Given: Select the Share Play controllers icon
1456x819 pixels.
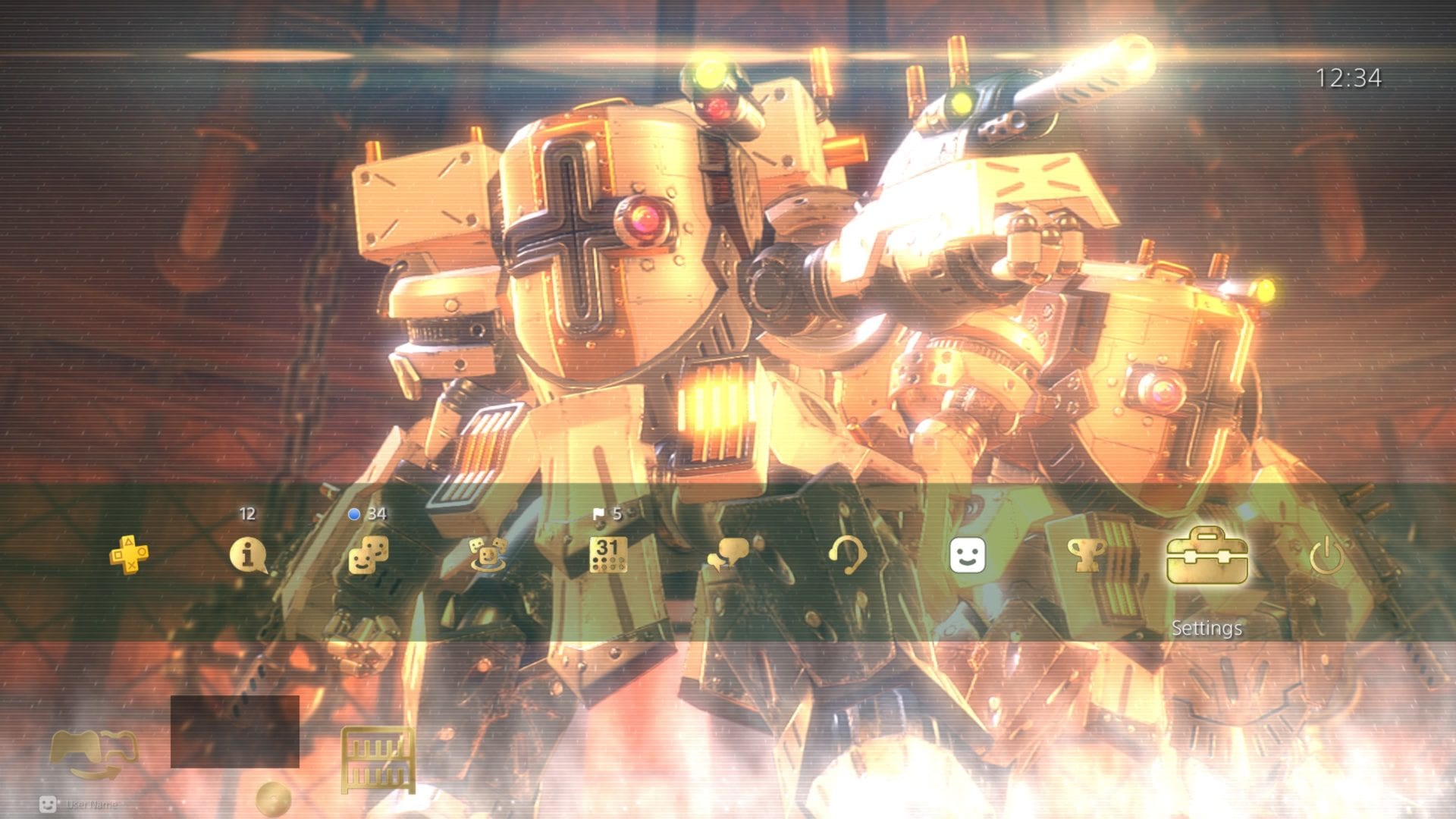Looking at the screenshot, I should [x=94, y=754].
